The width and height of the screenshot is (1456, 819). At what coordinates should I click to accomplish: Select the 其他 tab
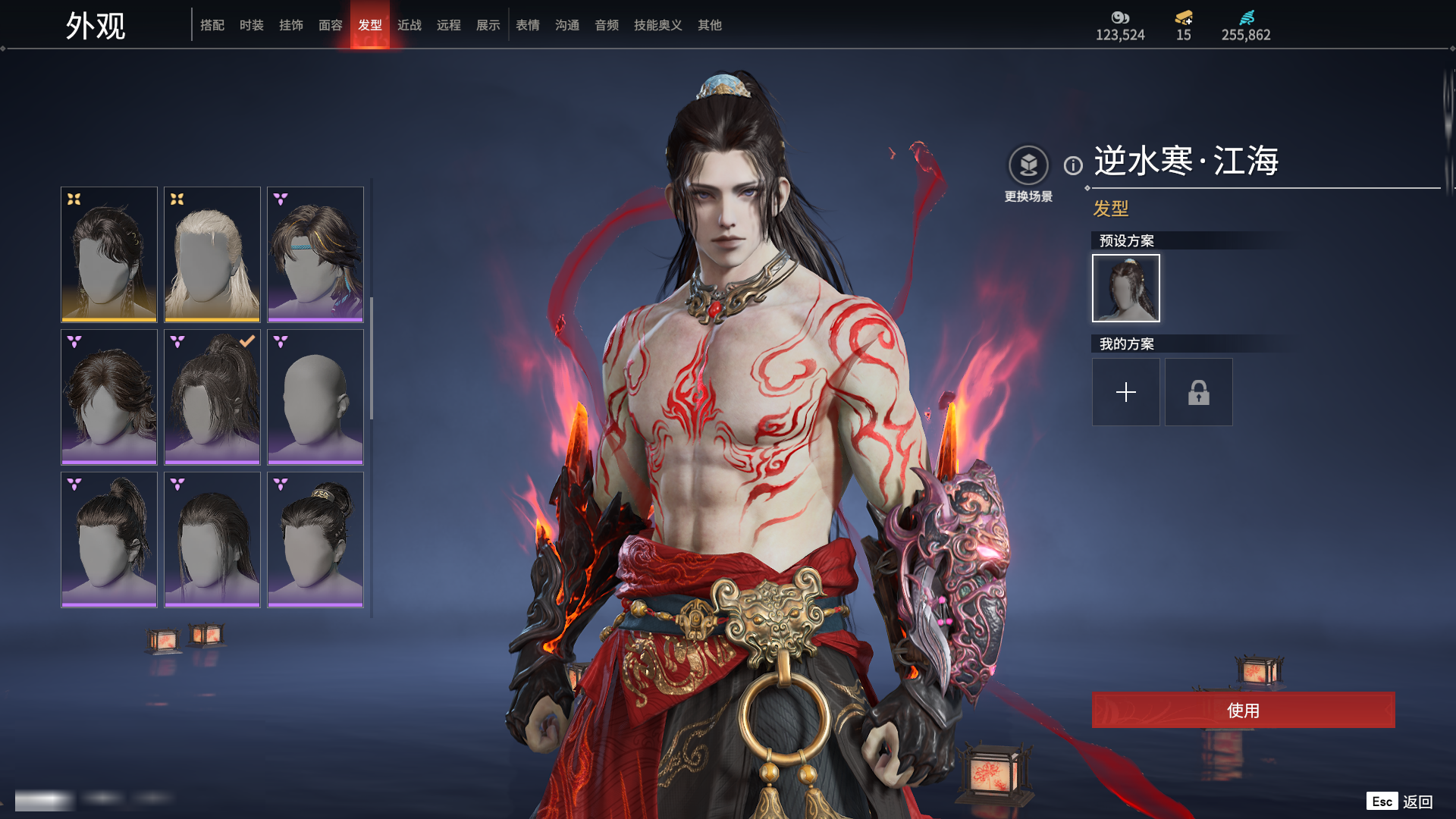click(710, 25)
